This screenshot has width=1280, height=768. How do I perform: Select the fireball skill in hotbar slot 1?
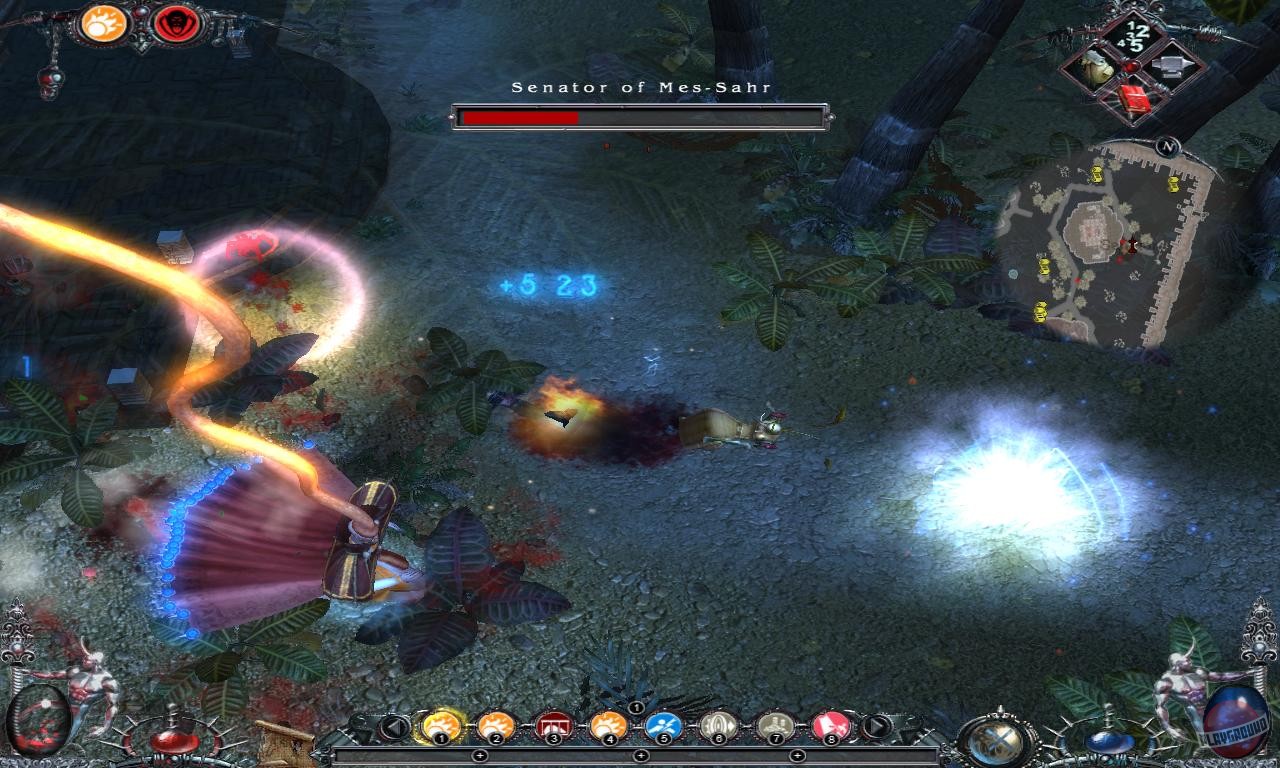pos(440,725)
